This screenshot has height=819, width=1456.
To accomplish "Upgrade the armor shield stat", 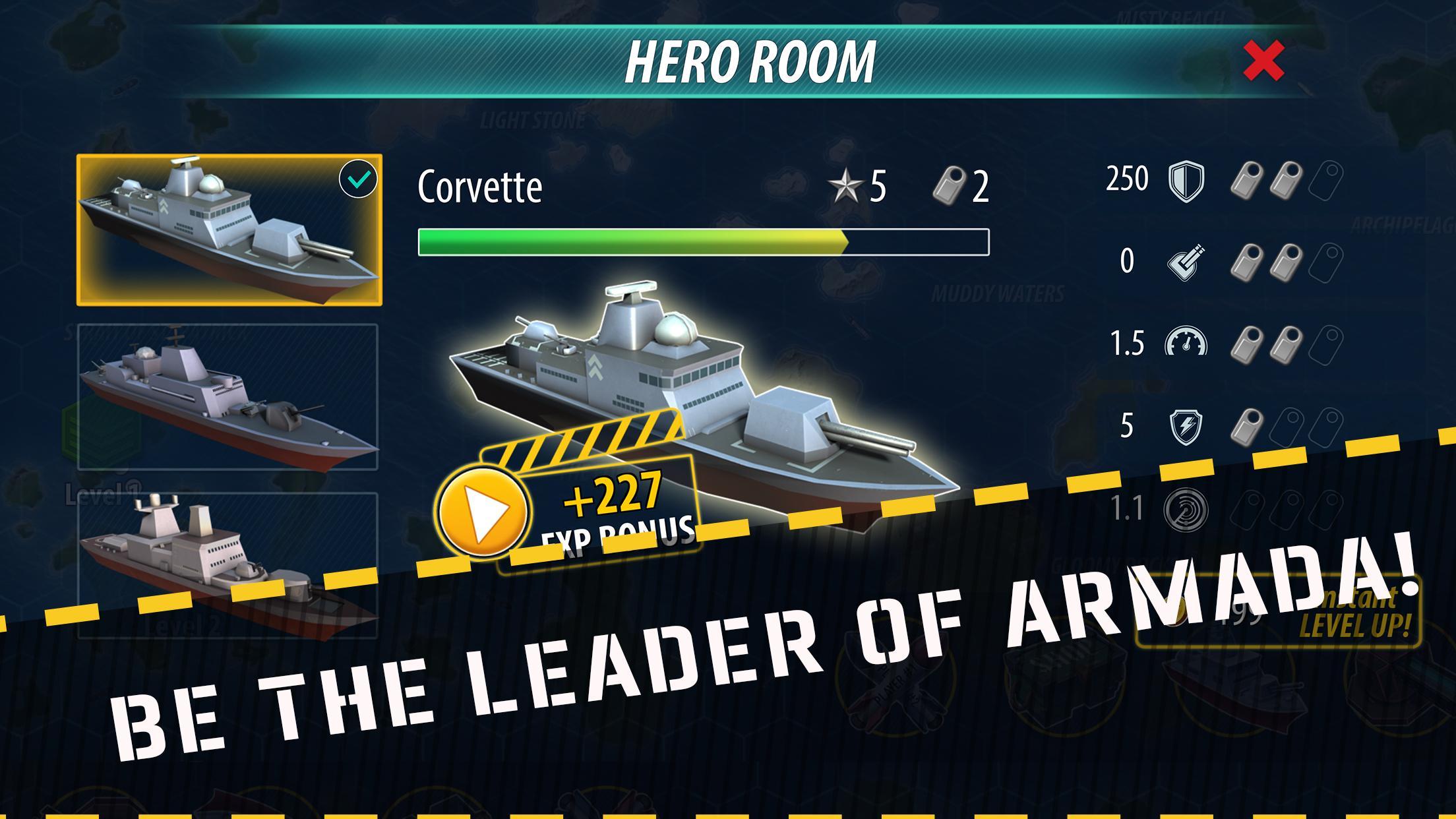I will click(1186, 181).
